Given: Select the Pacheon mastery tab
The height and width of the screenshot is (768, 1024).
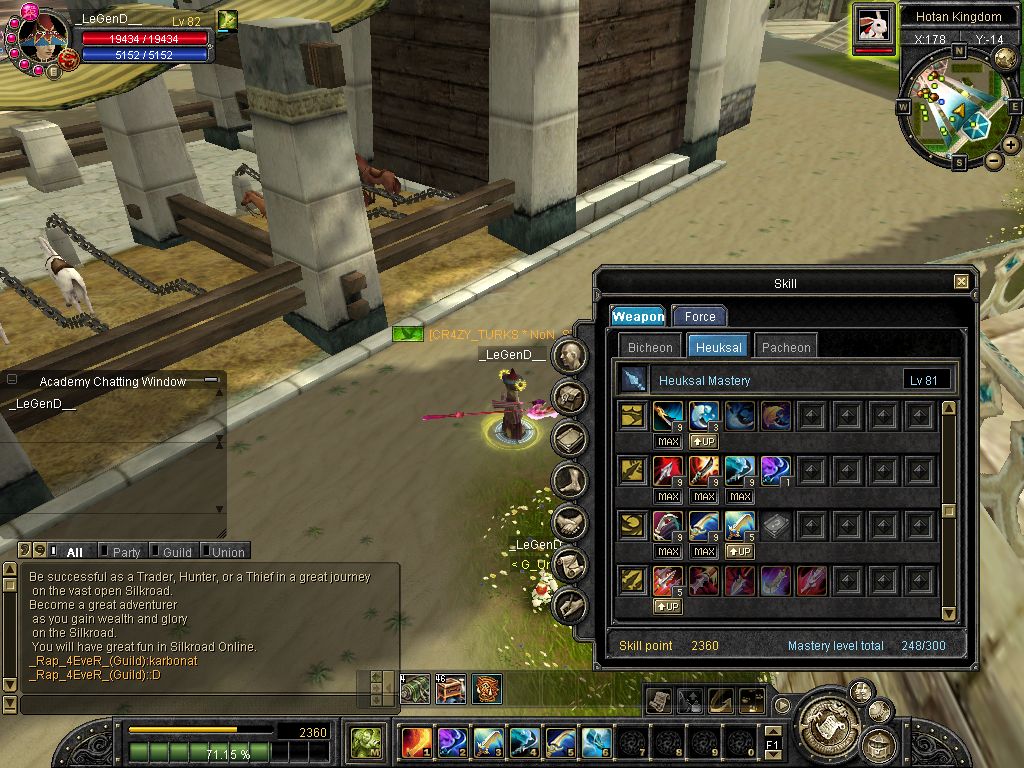Looking at the screenshot, I should point(786,347).
